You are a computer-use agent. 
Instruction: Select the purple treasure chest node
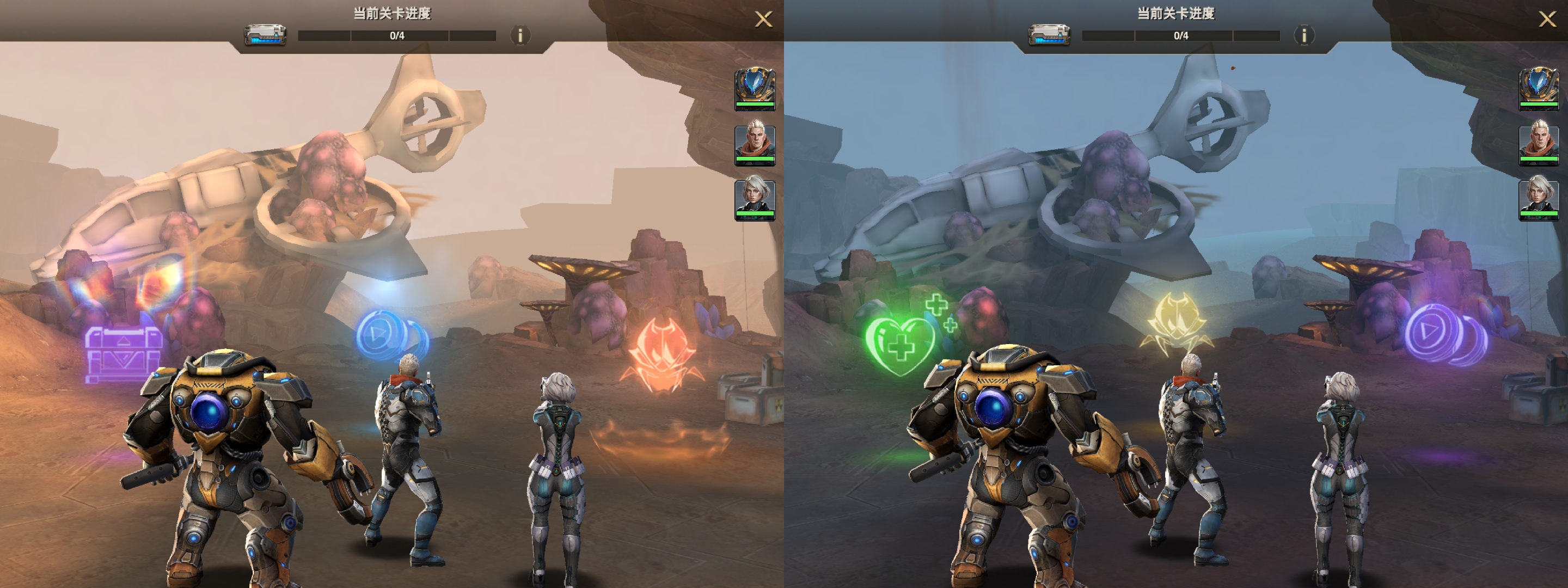[124, 354]
